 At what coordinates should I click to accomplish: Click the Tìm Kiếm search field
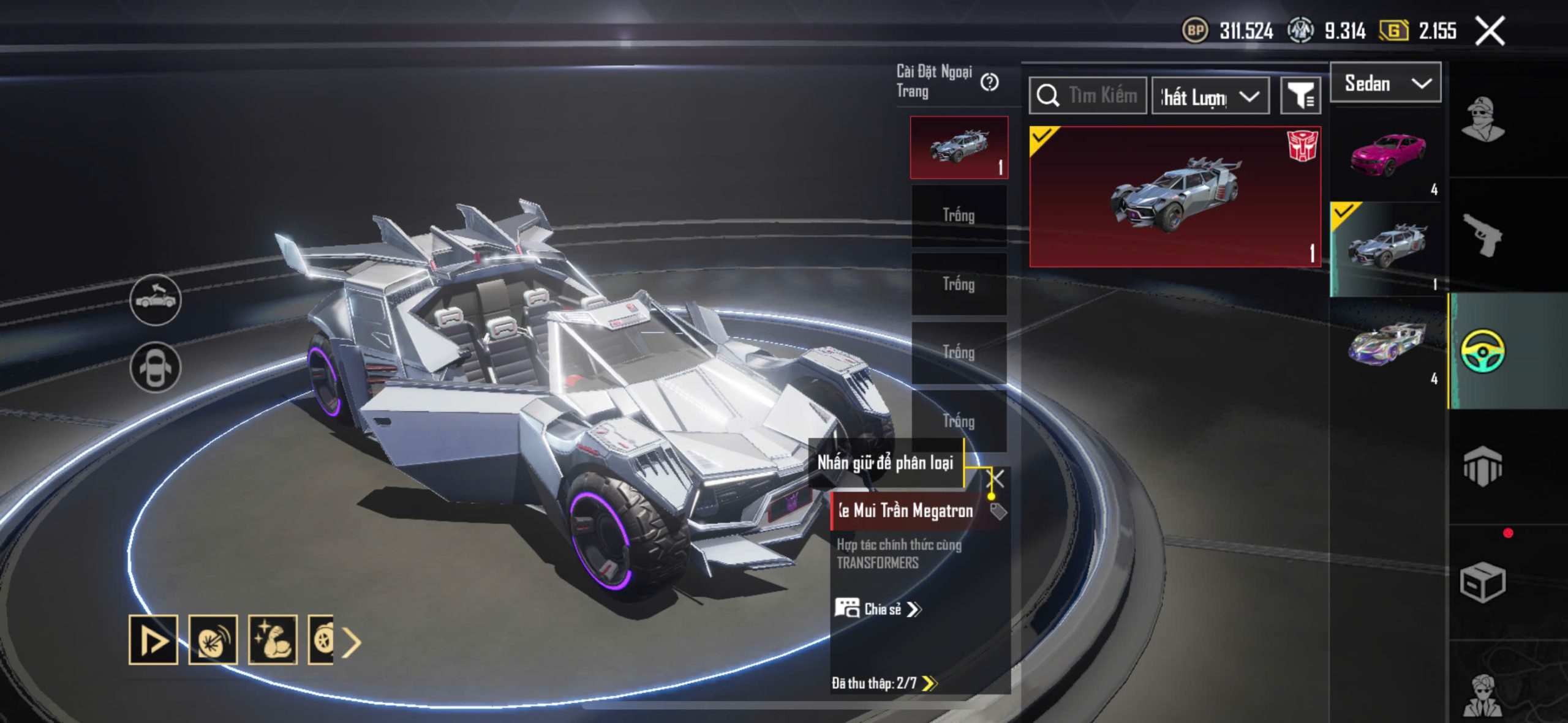point(1088,96)
